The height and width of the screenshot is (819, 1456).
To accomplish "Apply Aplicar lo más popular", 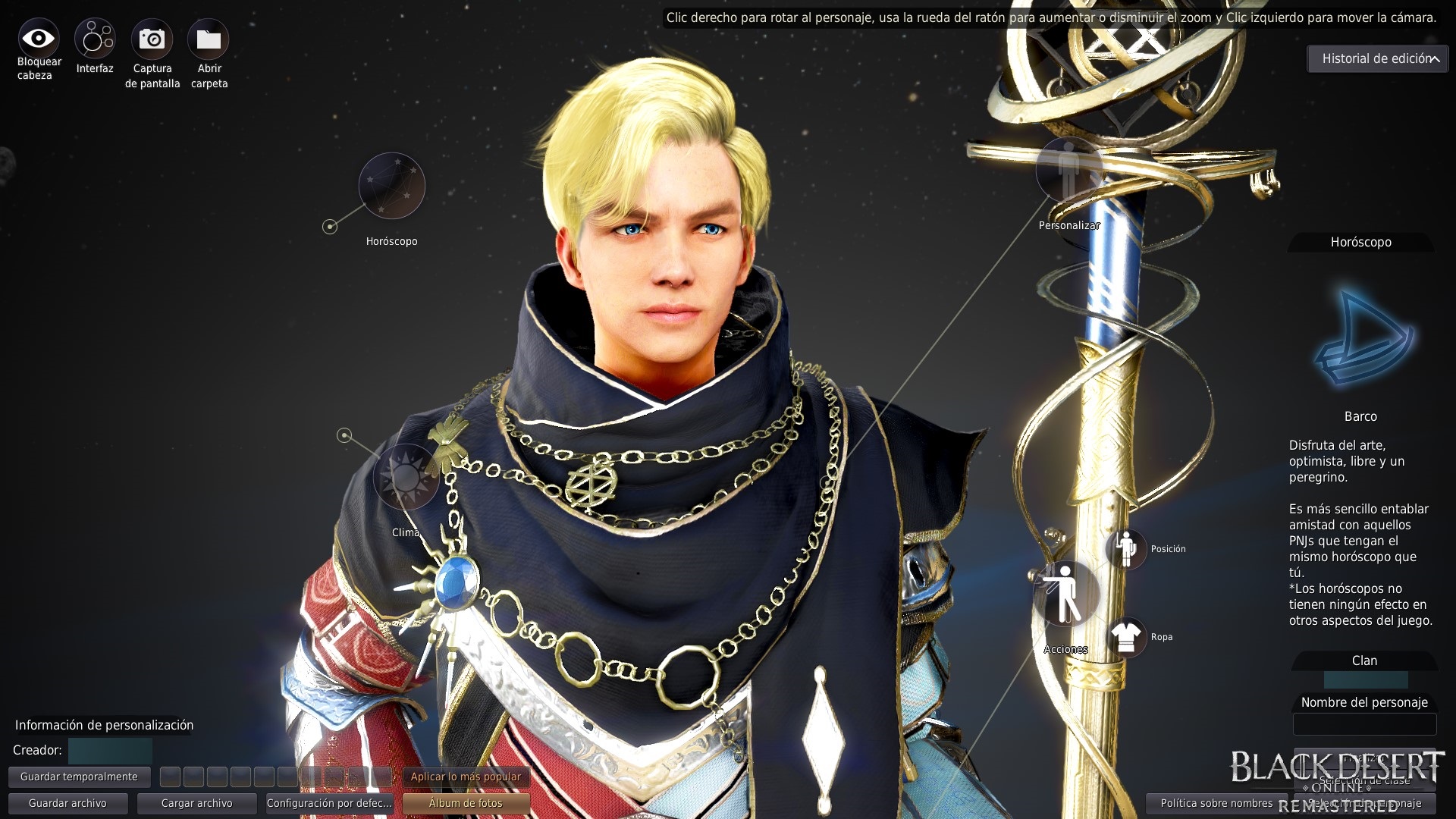I will (x=466, y=777).
